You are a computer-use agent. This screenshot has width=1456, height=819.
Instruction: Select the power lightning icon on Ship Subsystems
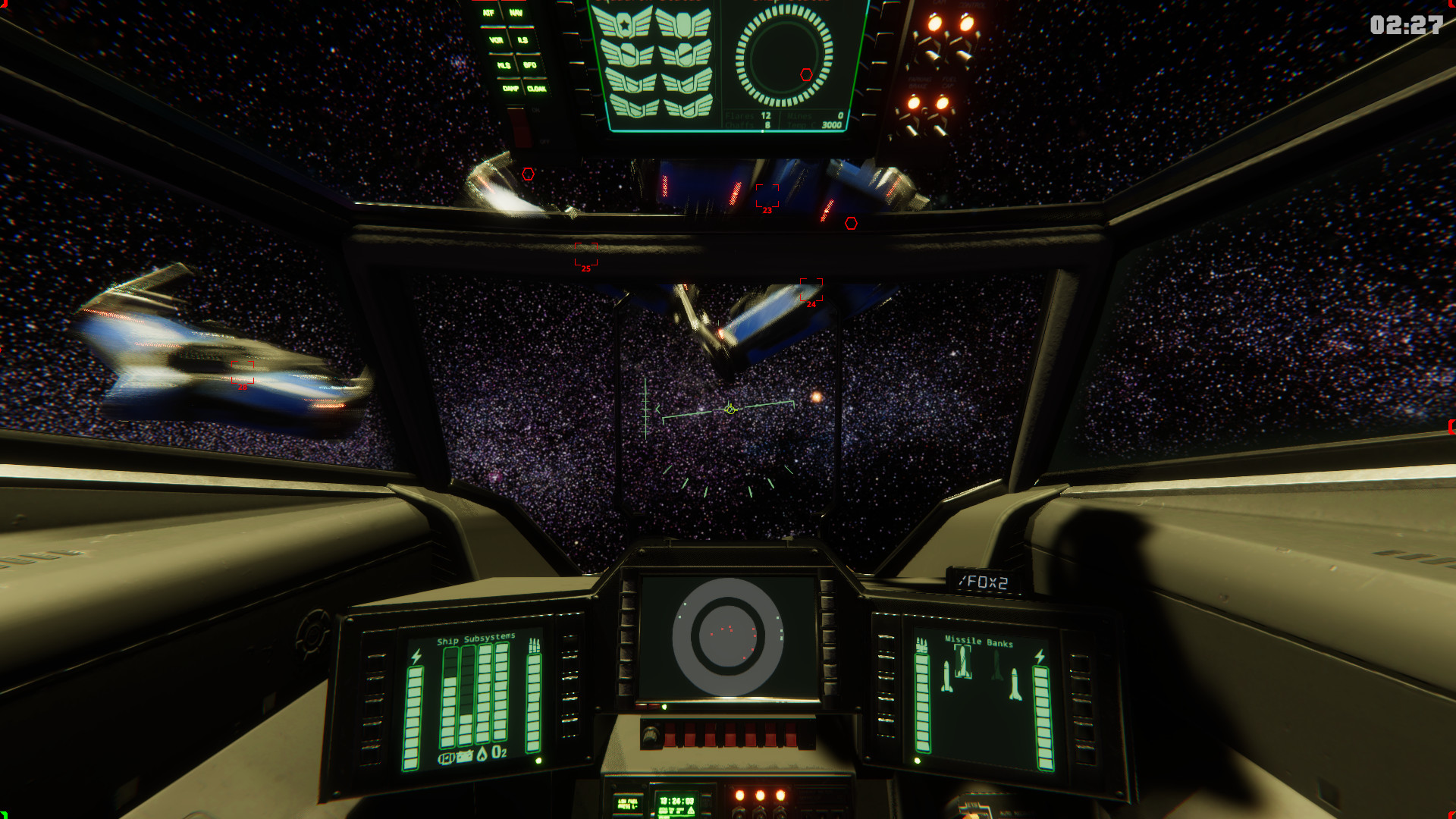pyautogui.click(x=416, y=657)
